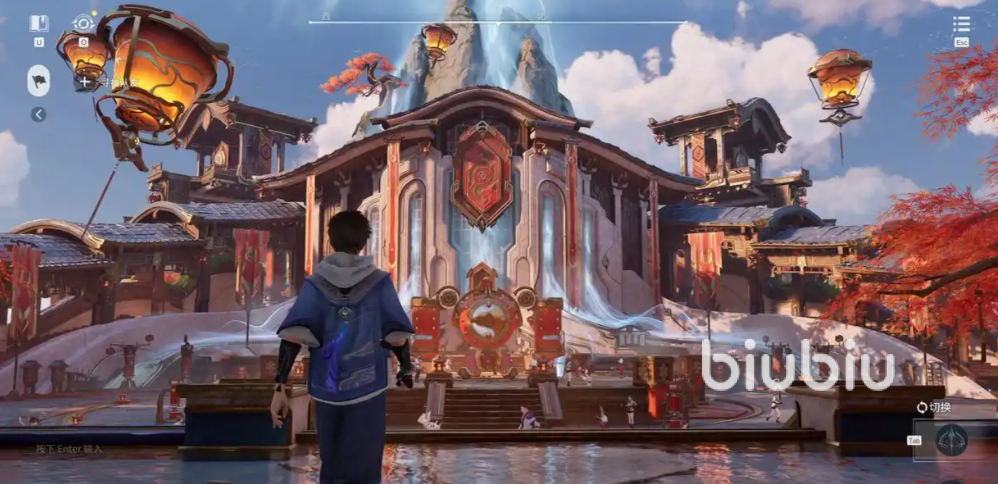This screenshot has width=998, height=484.
Task: Click the white flag button
Action: click(38, 81)
